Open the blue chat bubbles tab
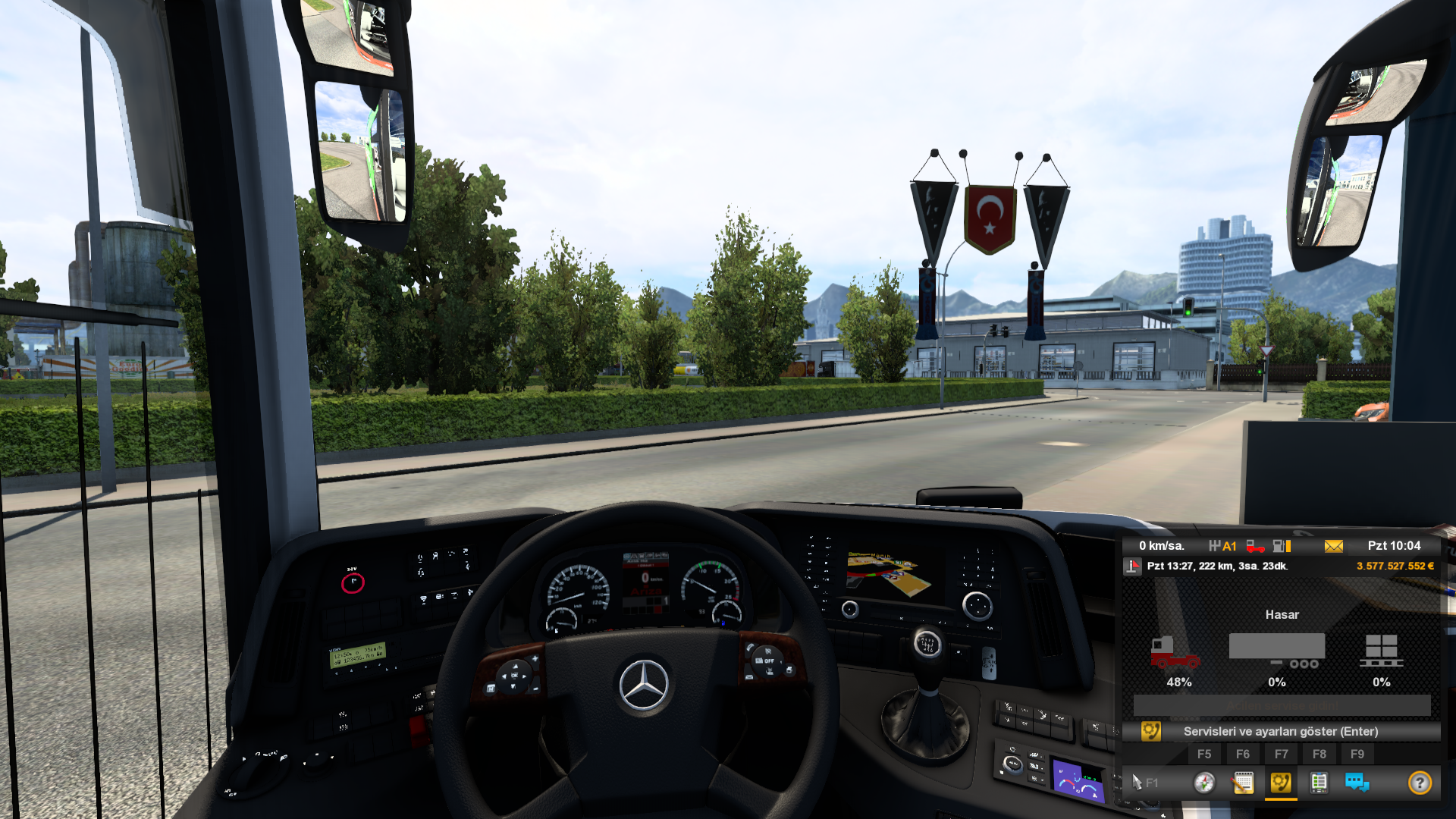Viewport: 1456px width, 819px height. click(1357, 782)
